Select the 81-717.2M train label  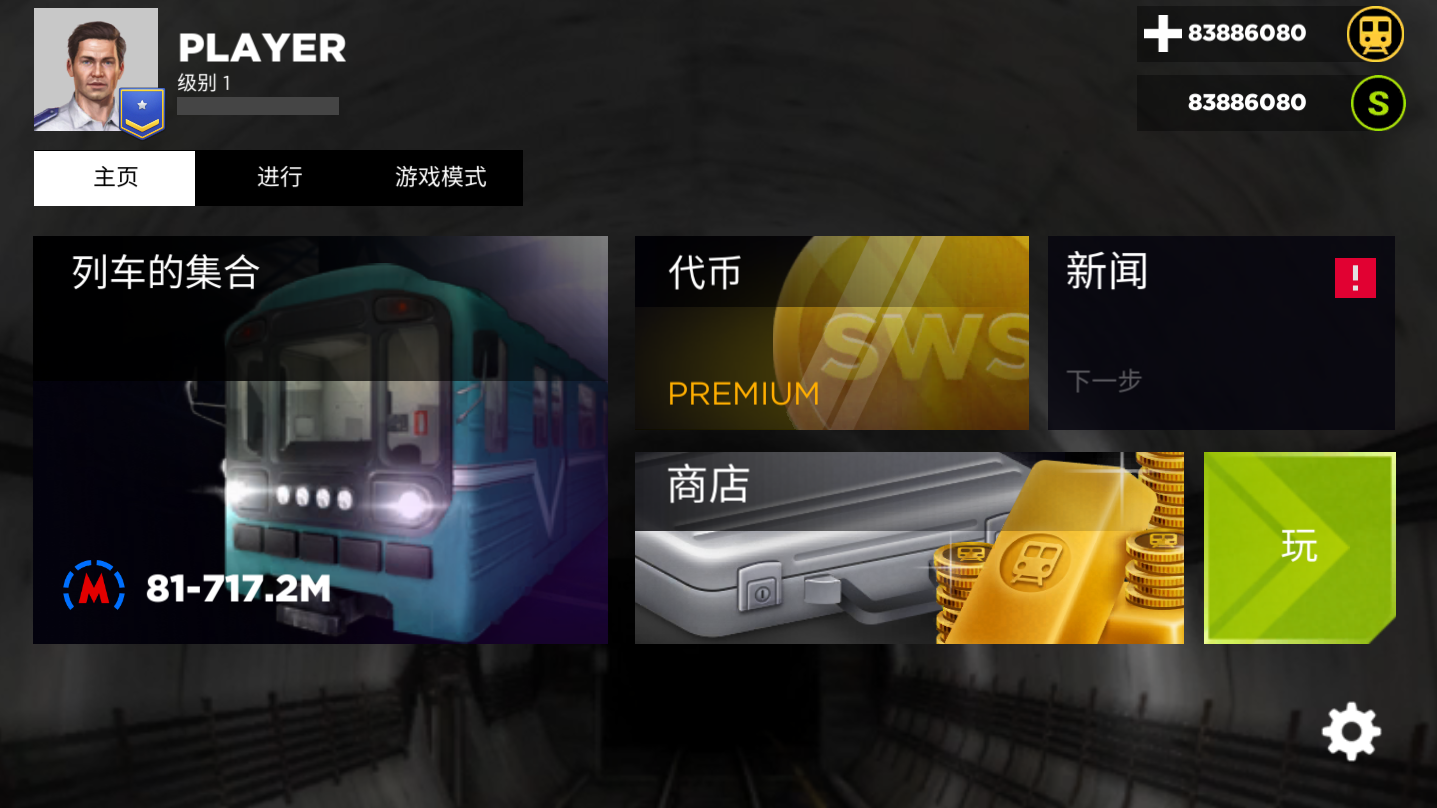pos(235,589)
